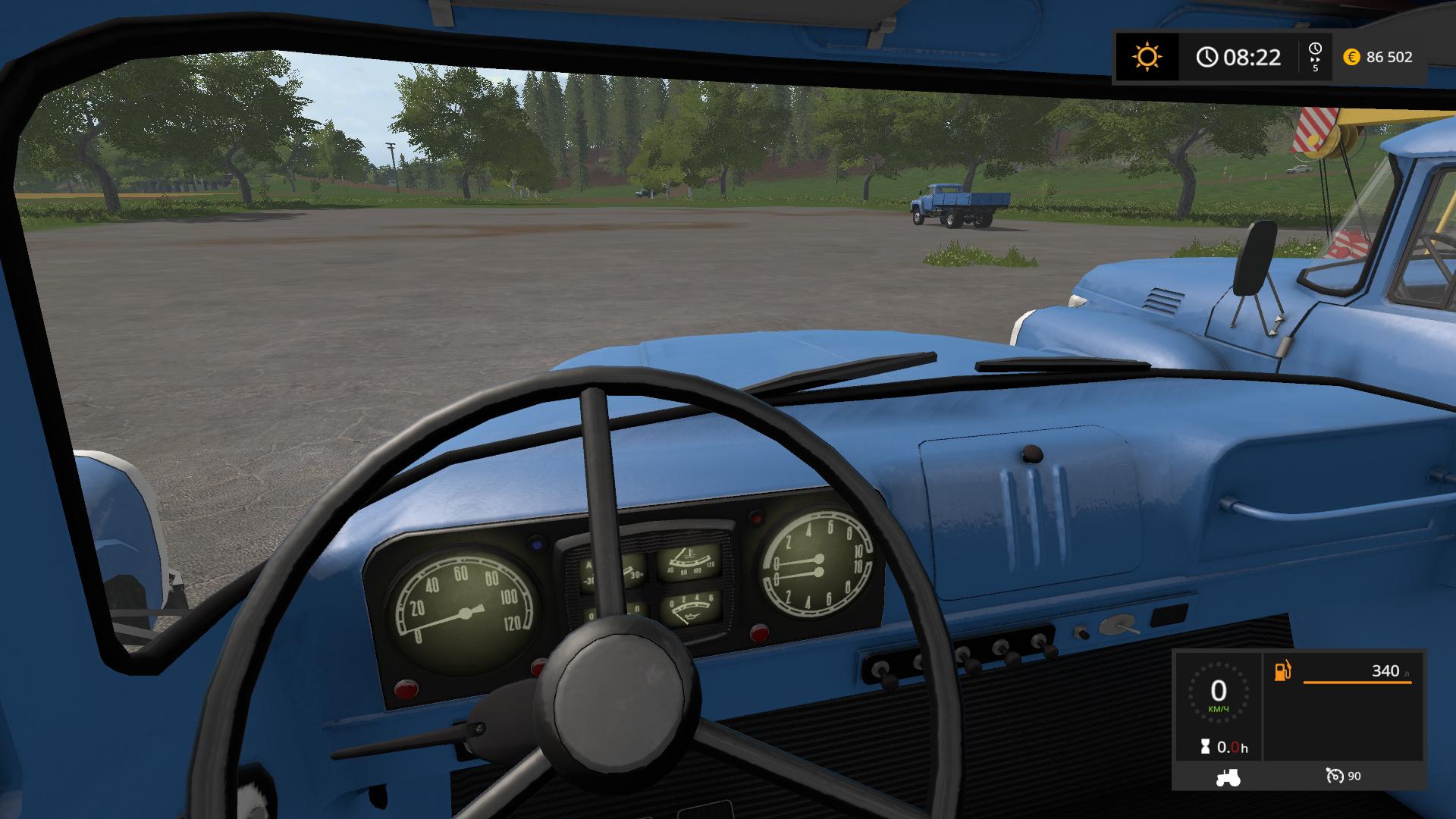This screenshot has width=1456, height=819.
Task: Select the fuel pump icon
Action: coord(1282,671)
